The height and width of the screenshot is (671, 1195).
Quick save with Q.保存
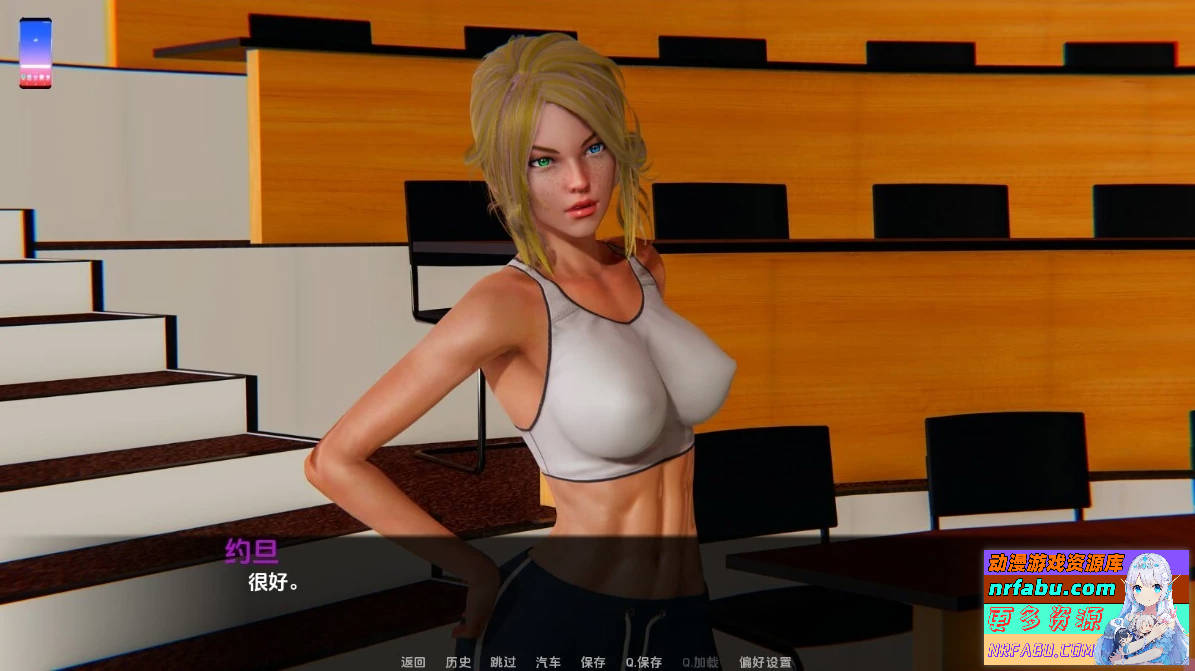[x=643, y=662]
